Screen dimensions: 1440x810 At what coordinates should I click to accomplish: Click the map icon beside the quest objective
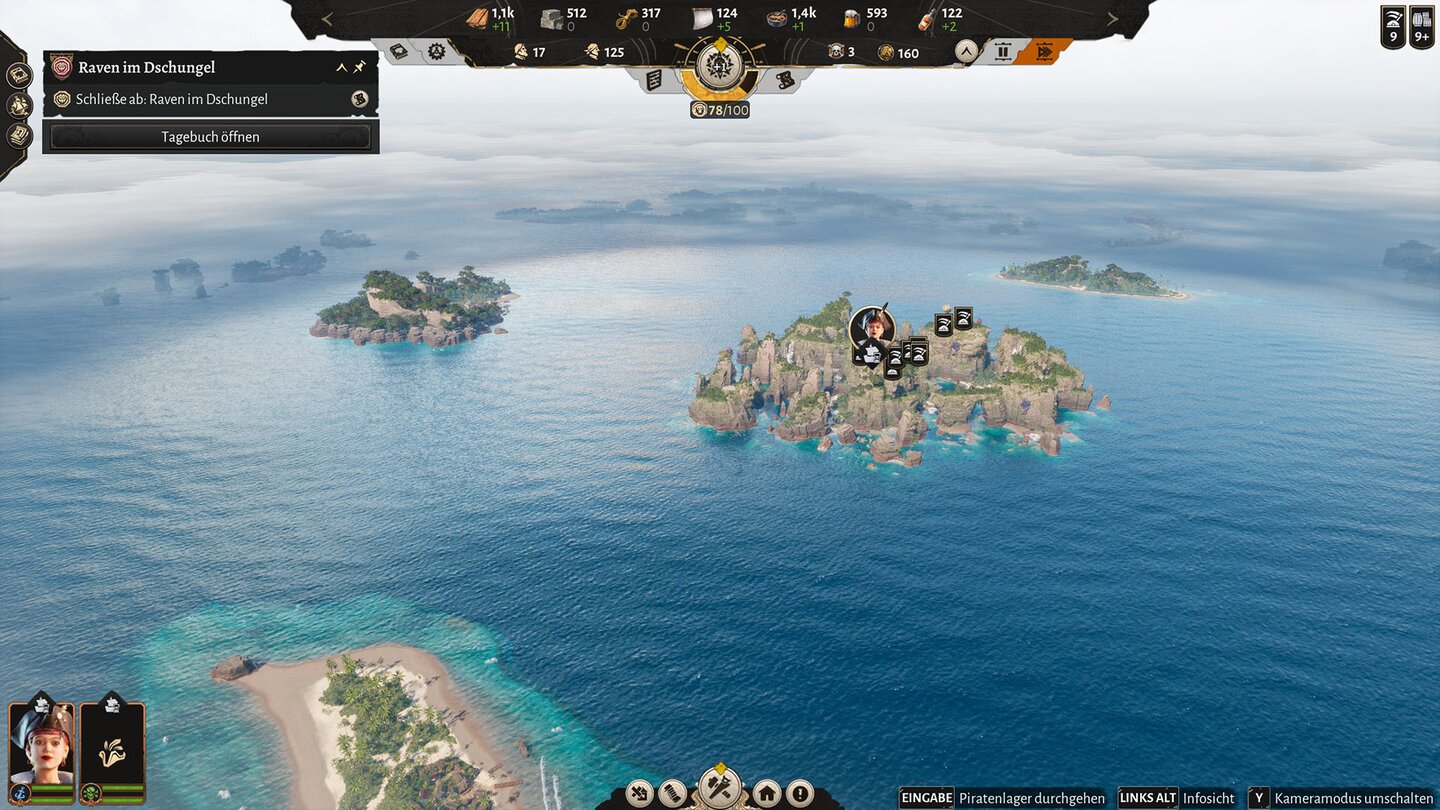(360, 99)
